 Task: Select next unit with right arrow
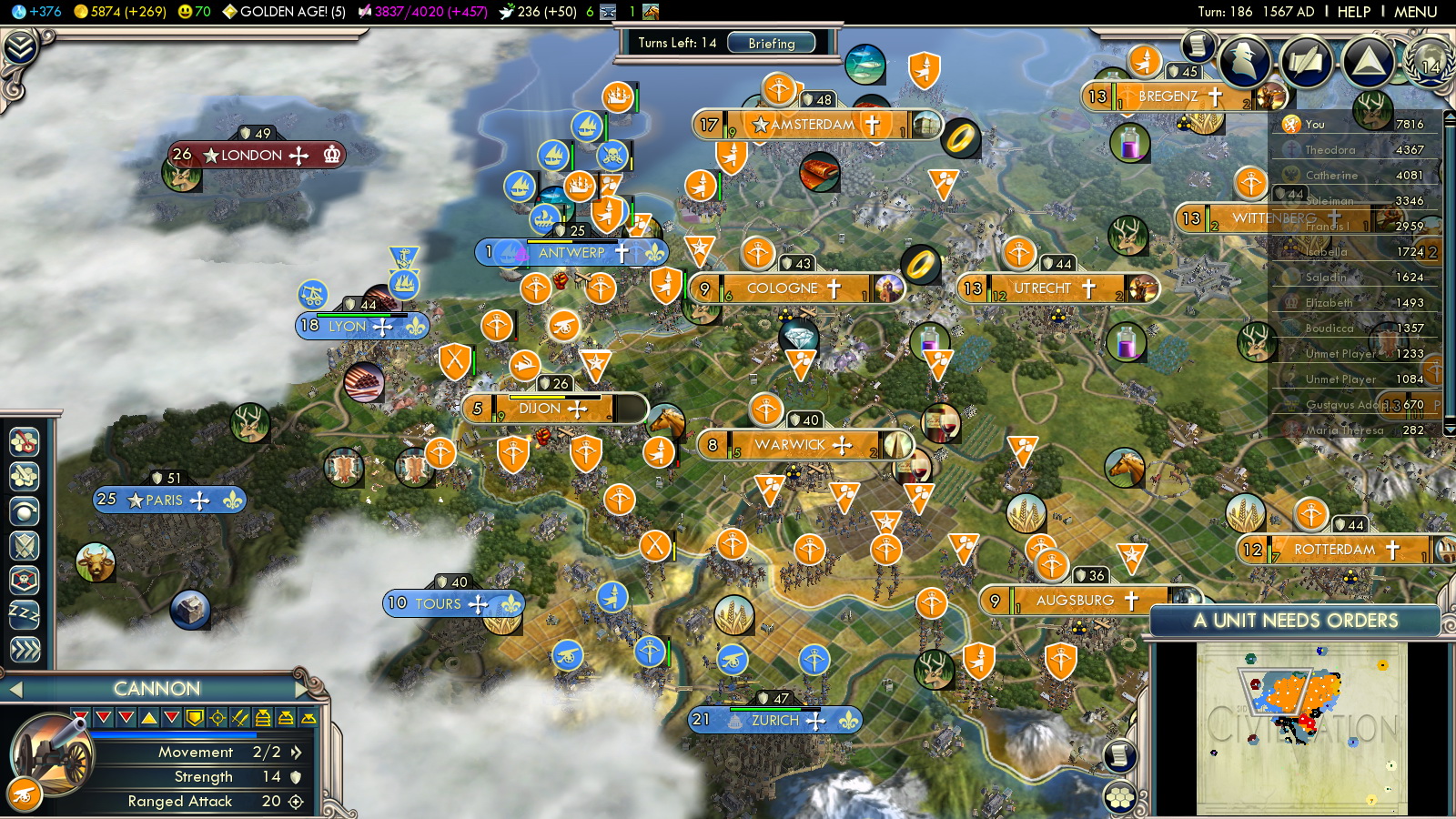coord(301,689)
